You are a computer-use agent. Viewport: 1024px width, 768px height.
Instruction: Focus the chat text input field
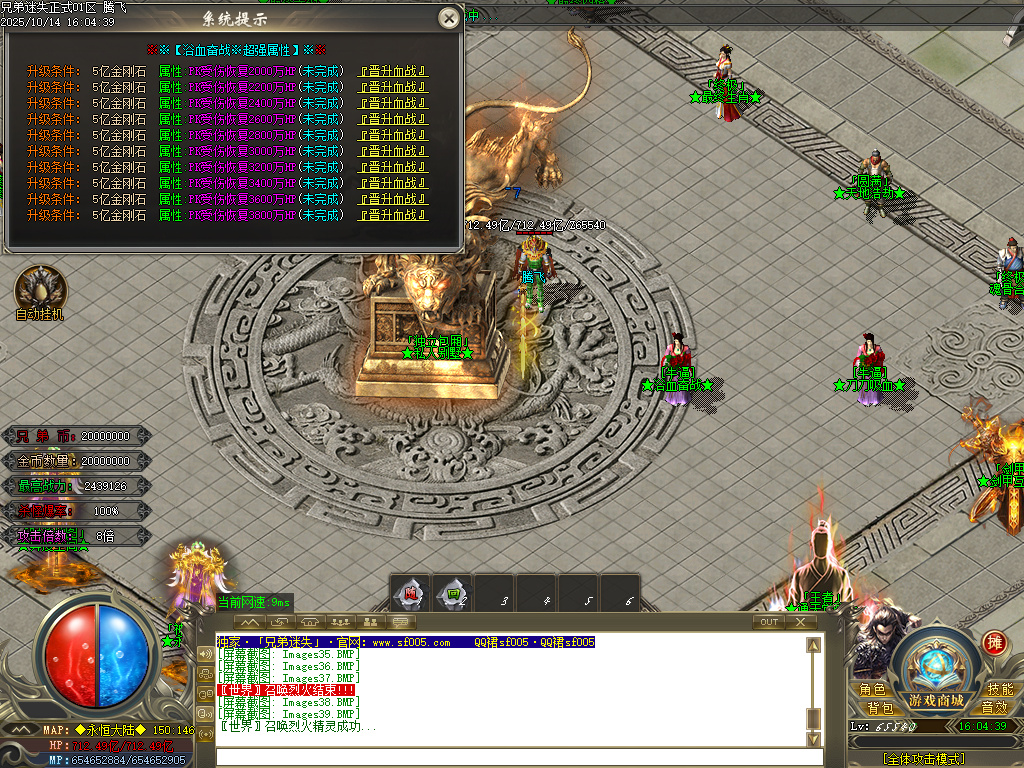[510, 757]
